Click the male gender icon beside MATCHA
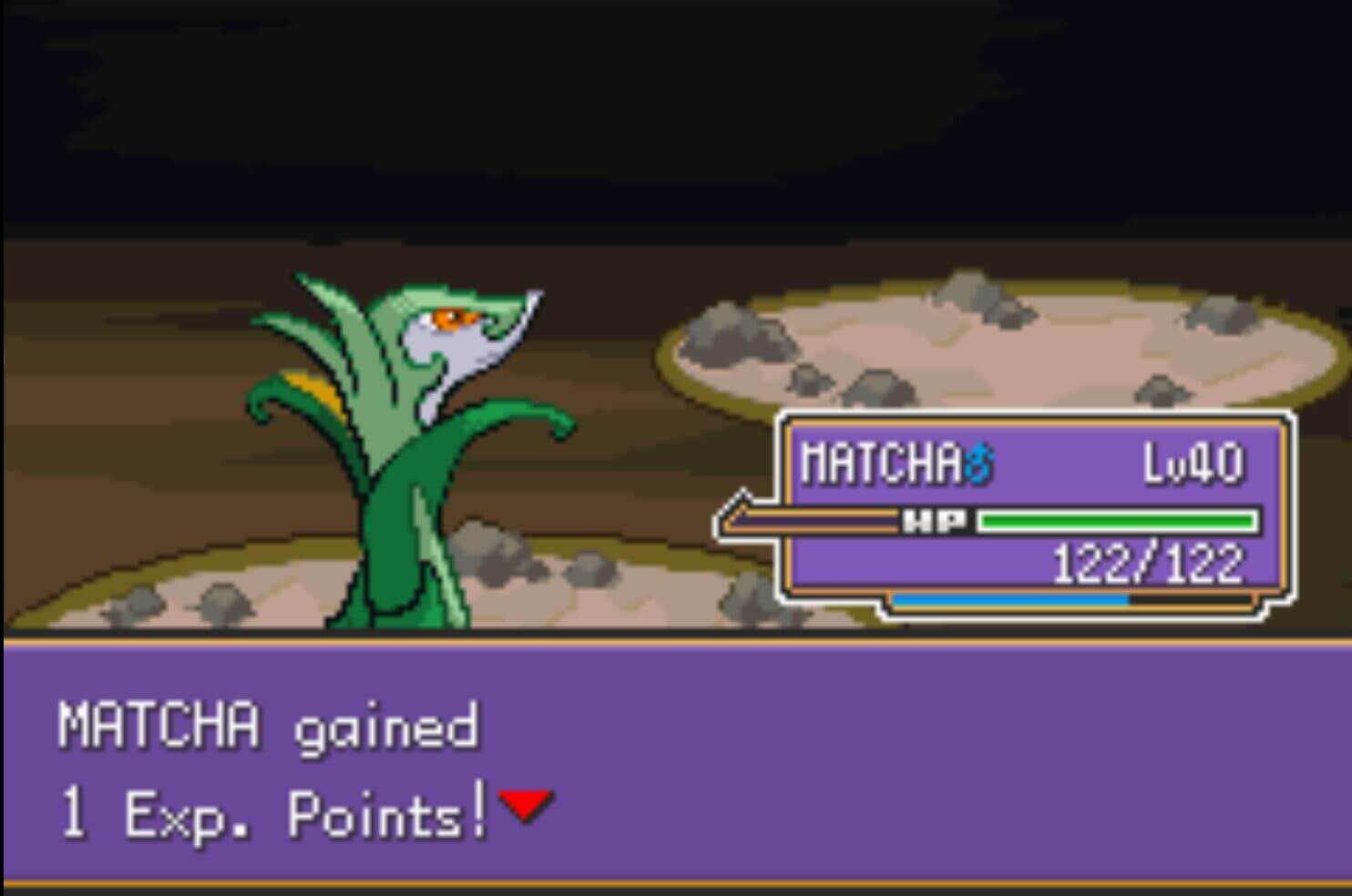 [979, 463]
